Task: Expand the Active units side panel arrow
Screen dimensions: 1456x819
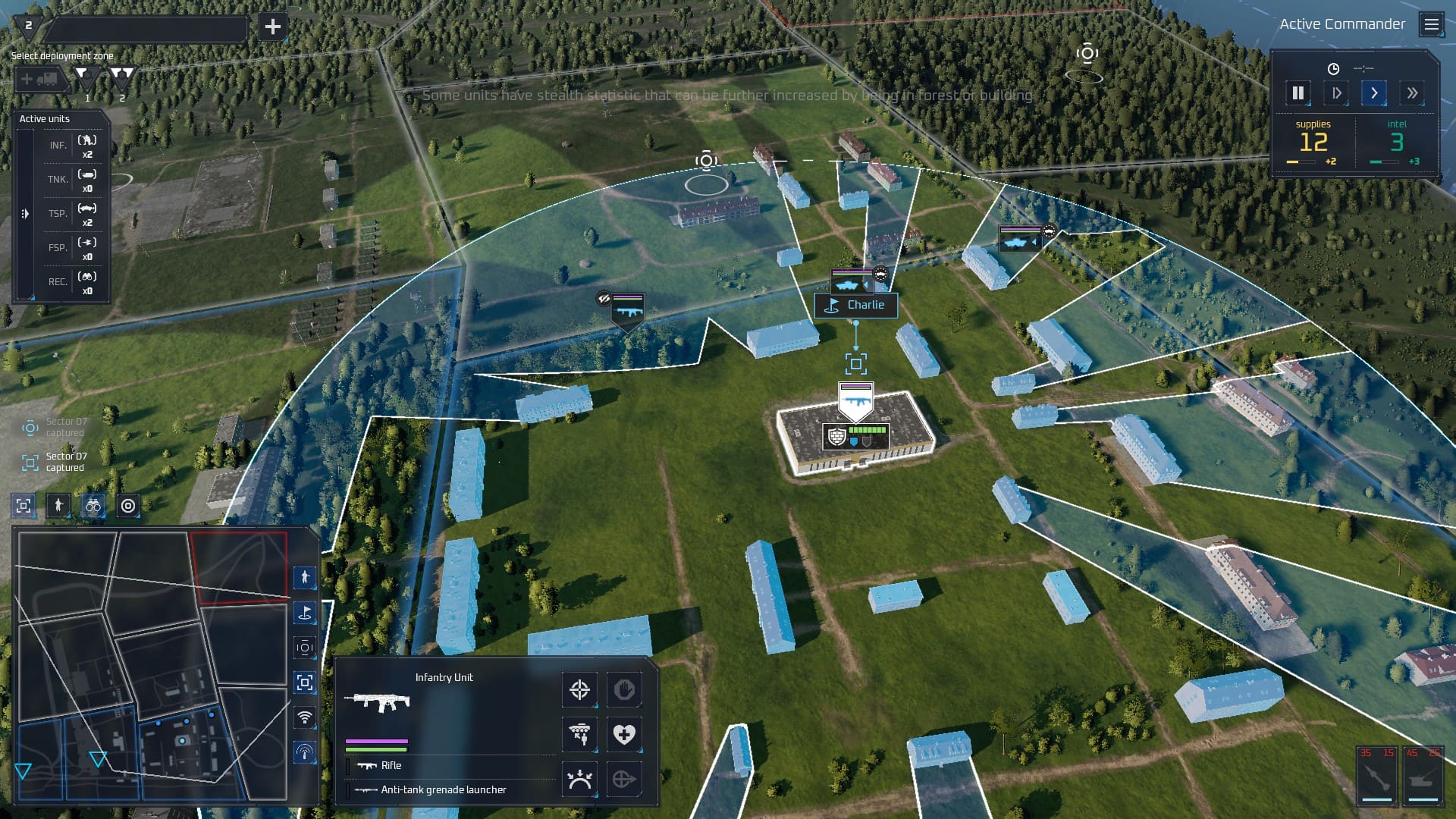Action: click(25, 214)
